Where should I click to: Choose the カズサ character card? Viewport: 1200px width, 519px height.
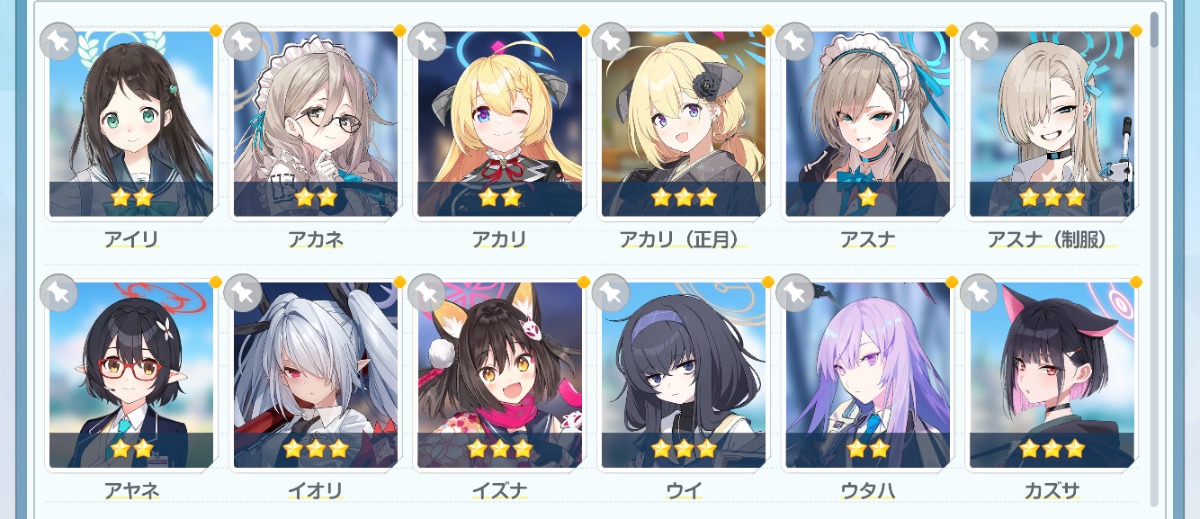[x=1051, y=375]
